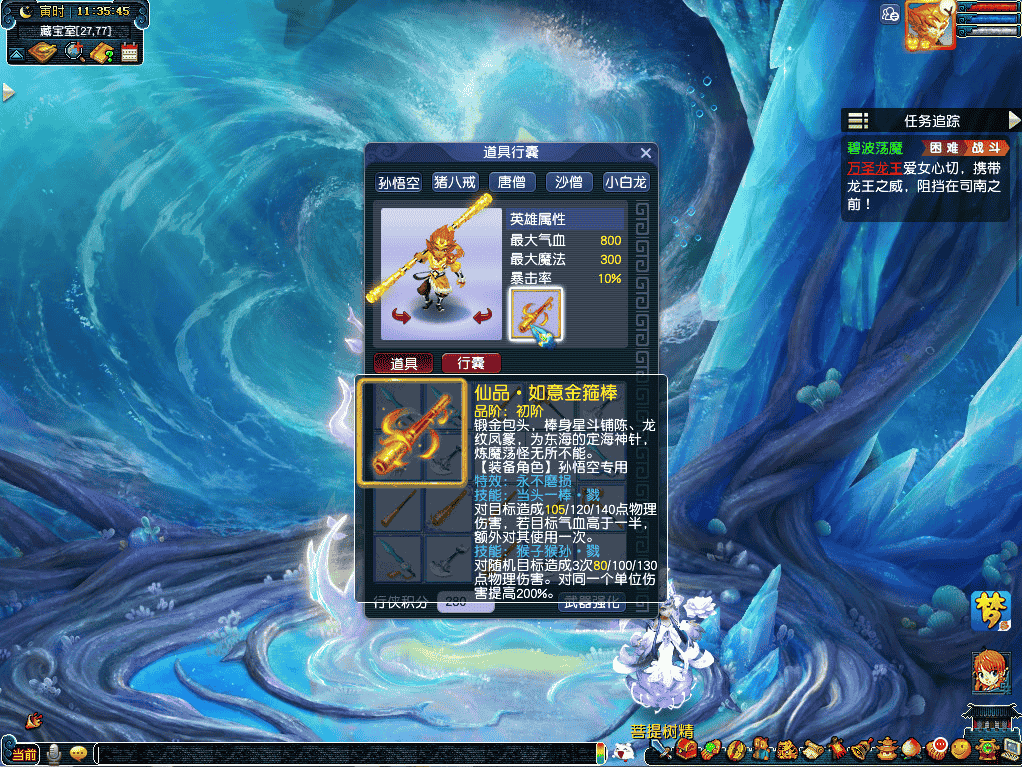Click the 万圣龙王 quest link
The height and width of the screenshot is (767, 1022).
coord(874,167)
